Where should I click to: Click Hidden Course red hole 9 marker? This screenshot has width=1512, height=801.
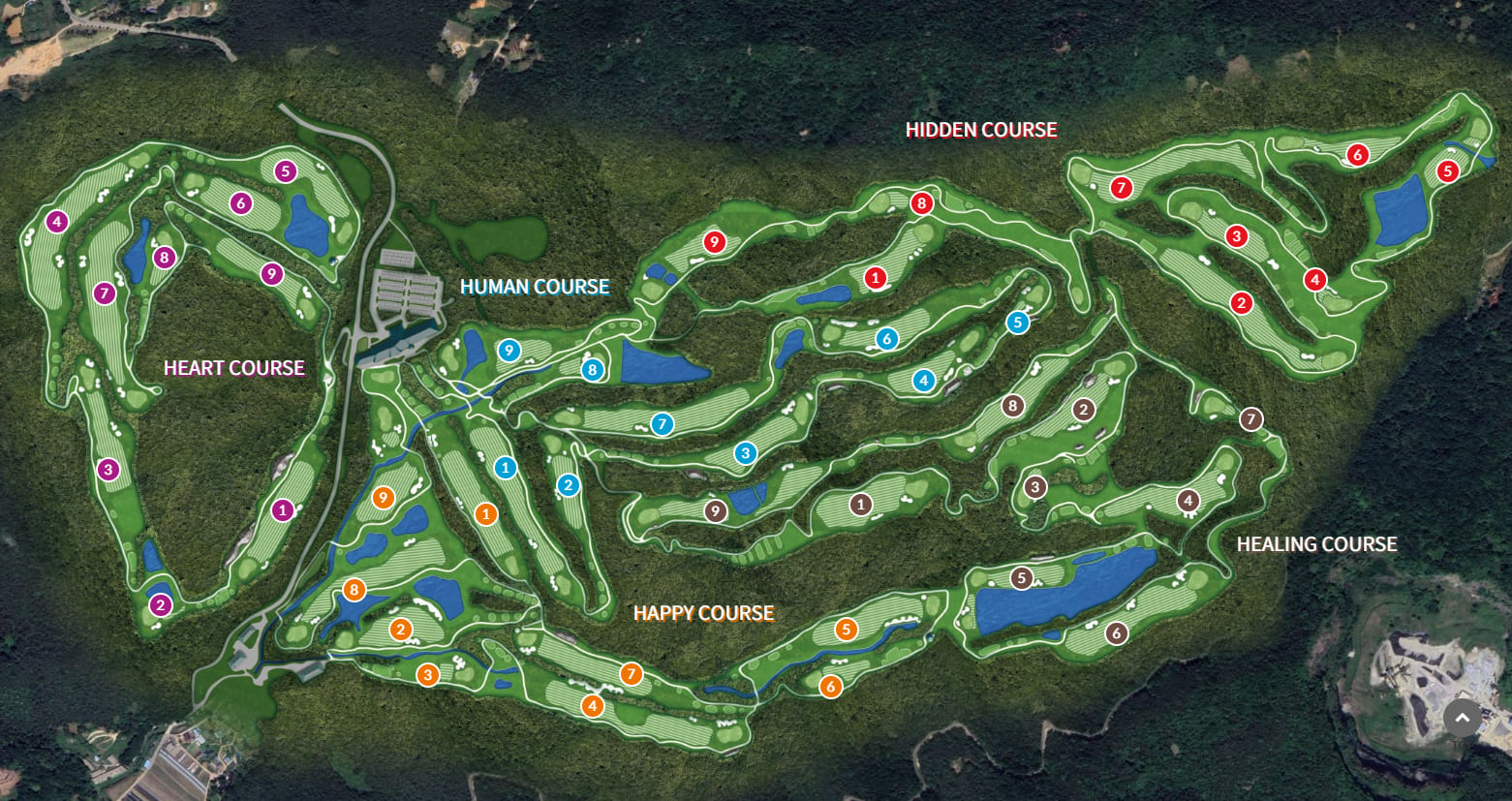(714, 242)
